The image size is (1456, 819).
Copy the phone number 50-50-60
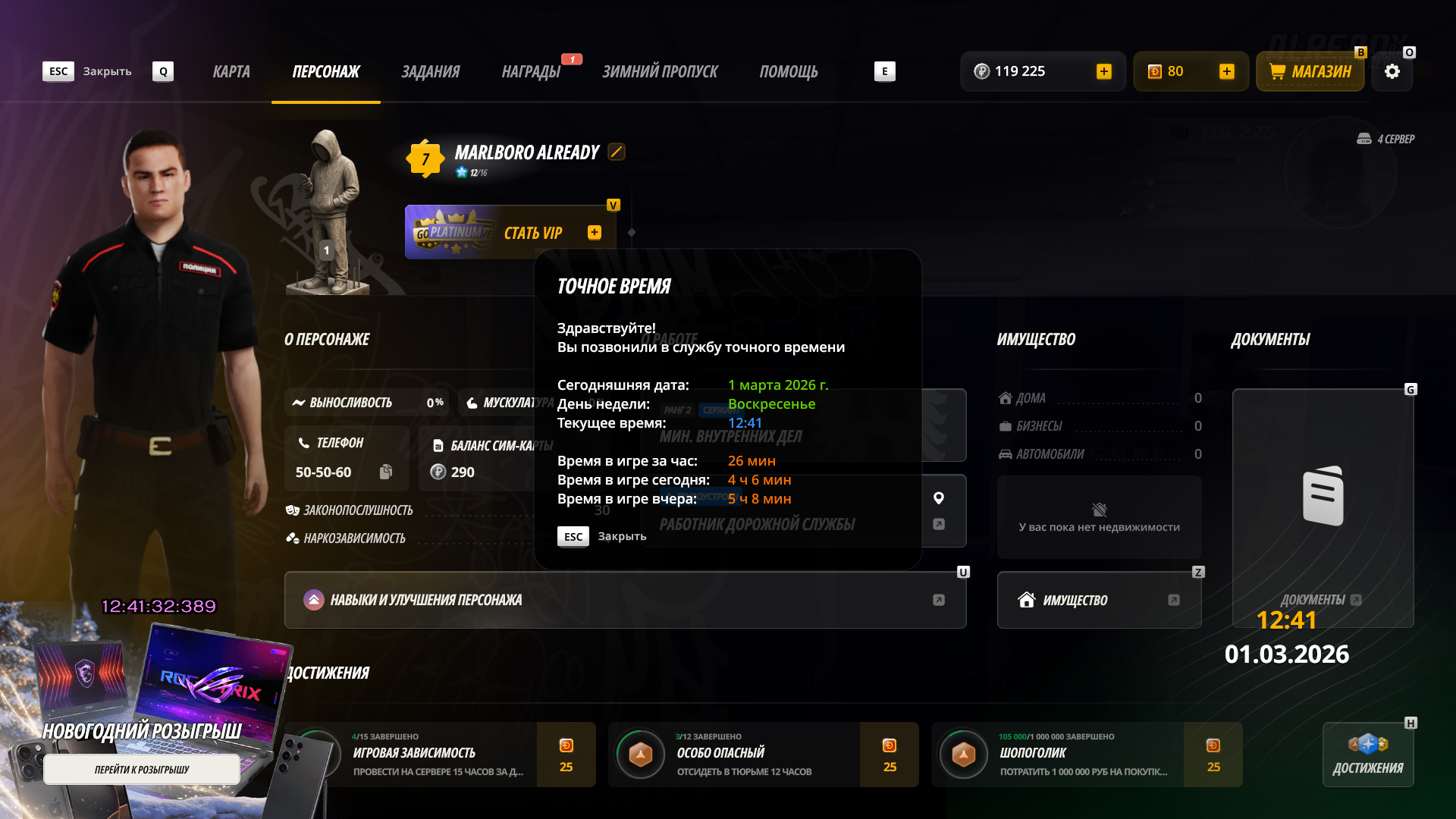pos(386,472)
